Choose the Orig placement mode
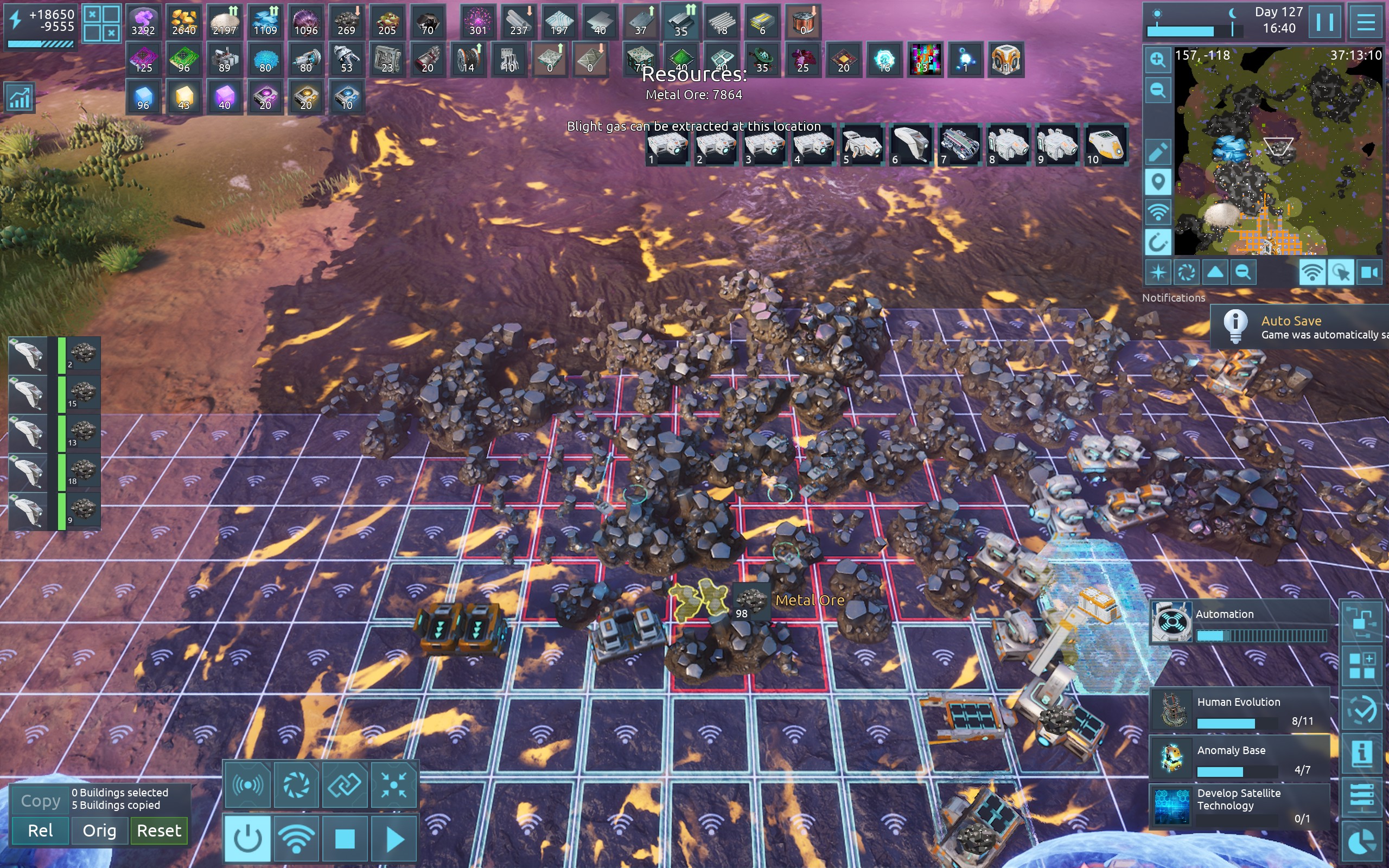Viewport: 1389px width, 868px height. pyautogui.click(x=99, y=831)
